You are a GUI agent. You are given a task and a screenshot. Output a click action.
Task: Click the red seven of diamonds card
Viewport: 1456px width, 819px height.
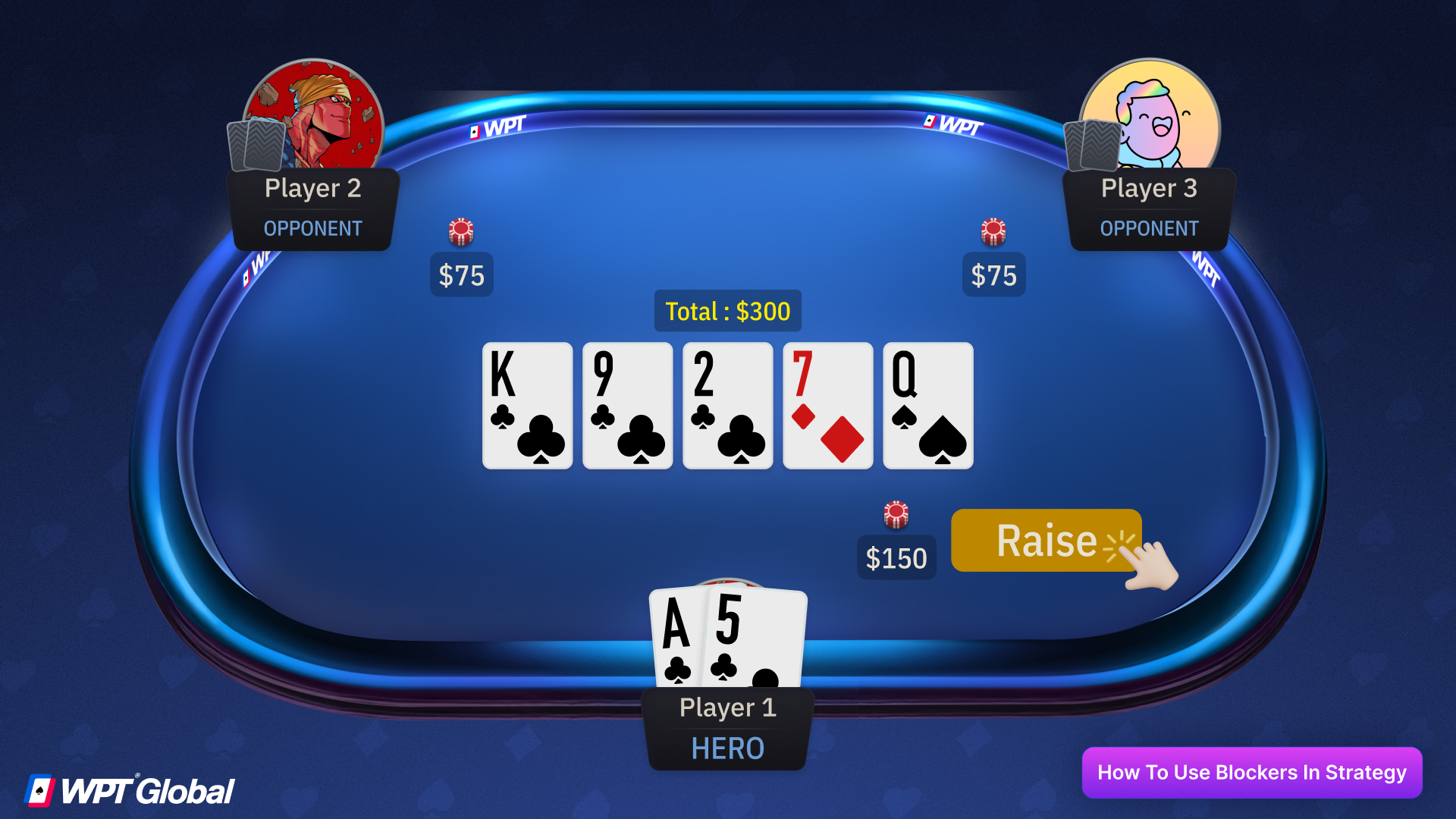point(827,406)
